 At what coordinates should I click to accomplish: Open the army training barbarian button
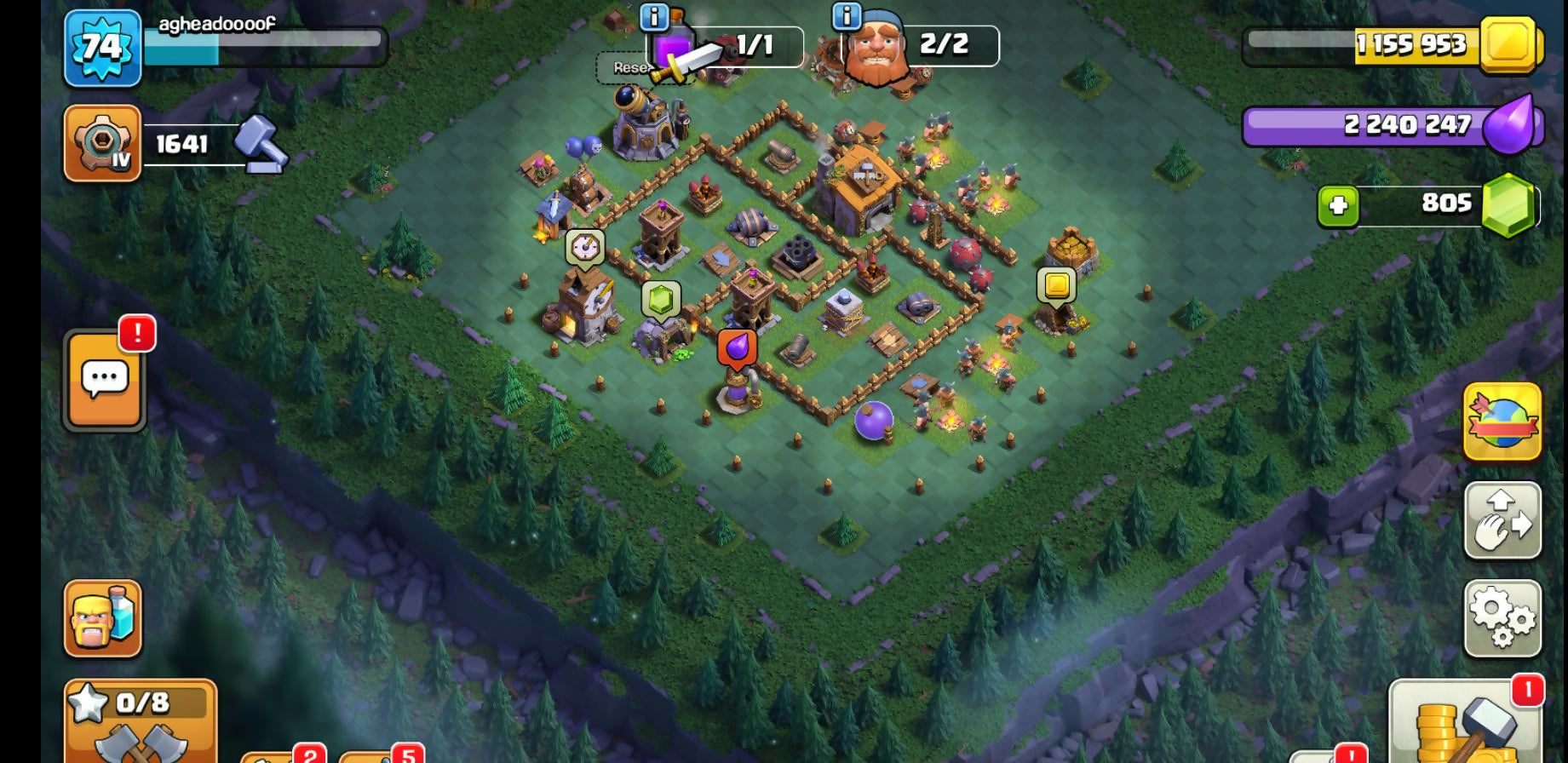coord(103,619)
